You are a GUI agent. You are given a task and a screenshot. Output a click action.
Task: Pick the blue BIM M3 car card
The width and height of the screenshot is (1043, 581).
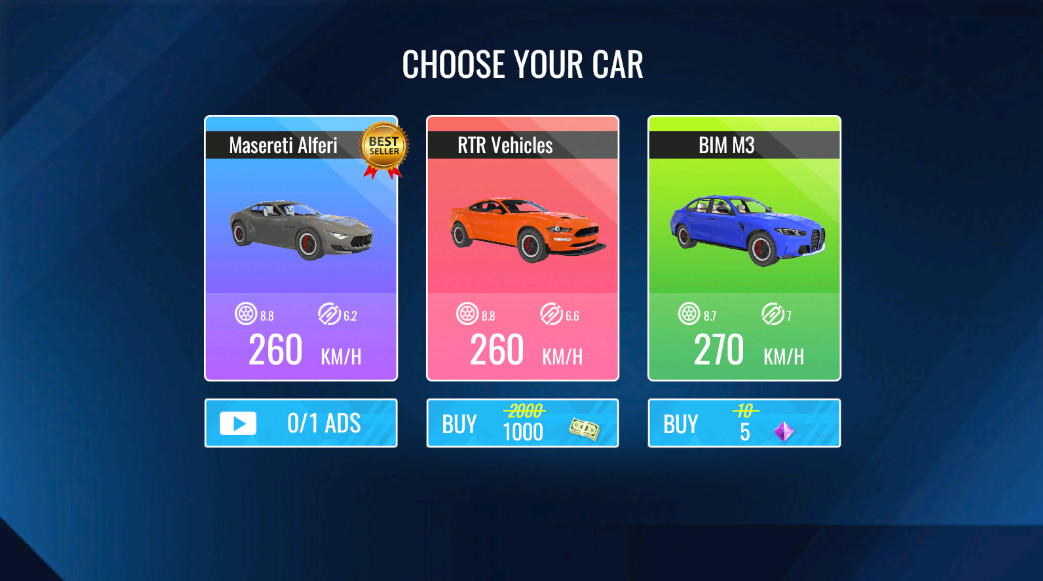[744, 248]
